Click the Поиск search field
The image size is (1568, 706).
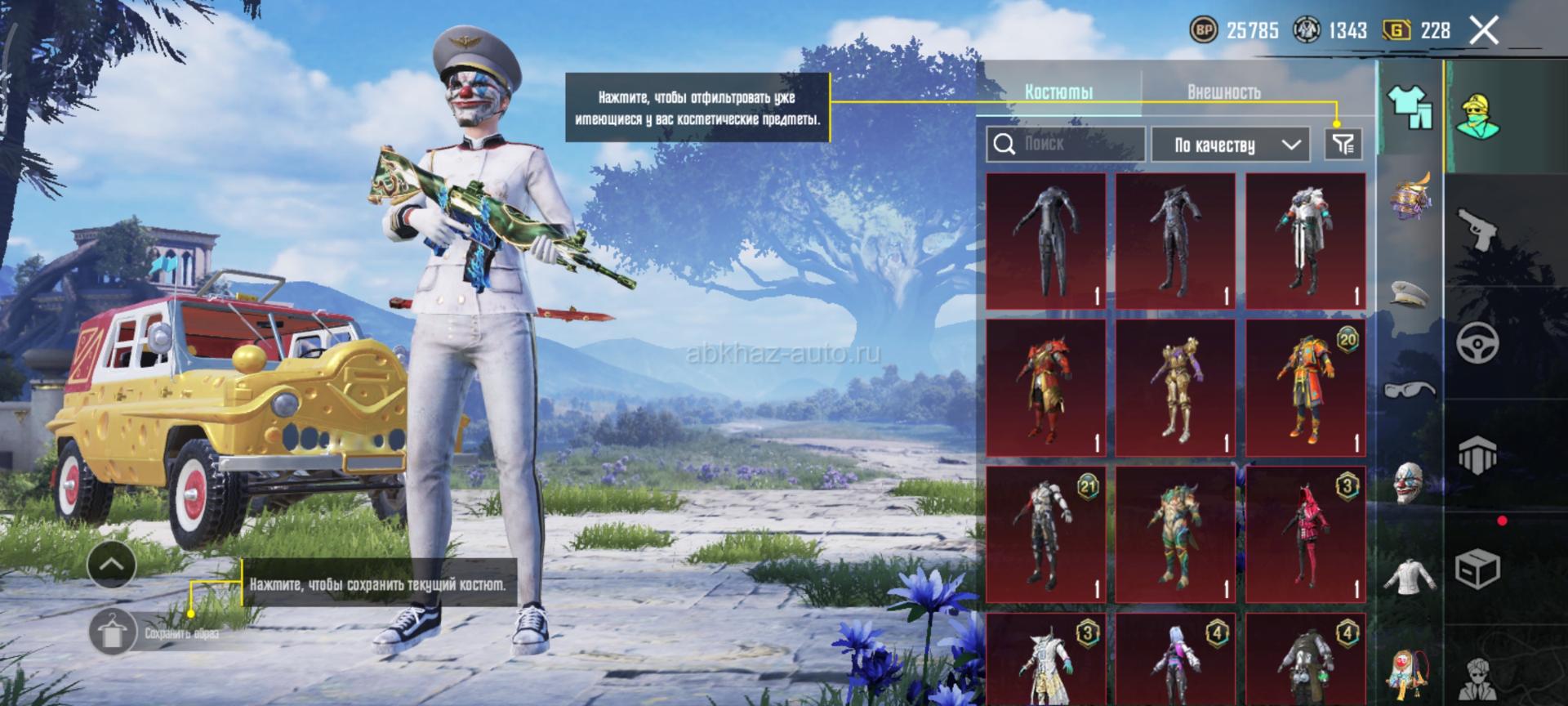(x=1065, y=145)
